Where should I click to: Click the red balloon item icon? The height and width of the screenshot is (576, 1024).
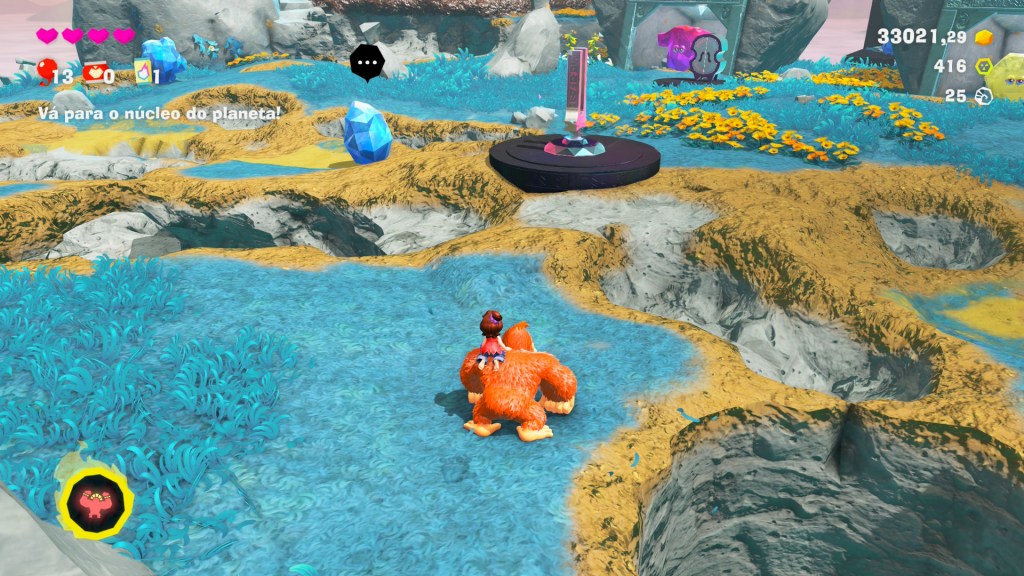click(45, 70)
